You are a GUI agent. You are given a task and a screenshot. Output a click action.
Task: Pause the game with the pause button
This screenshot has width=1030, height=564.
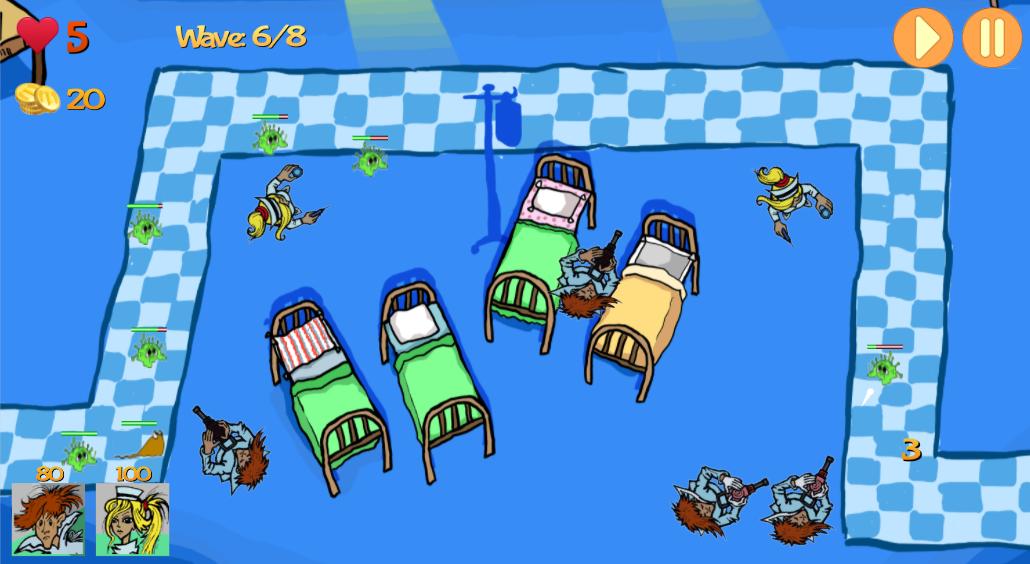(991, 38)
